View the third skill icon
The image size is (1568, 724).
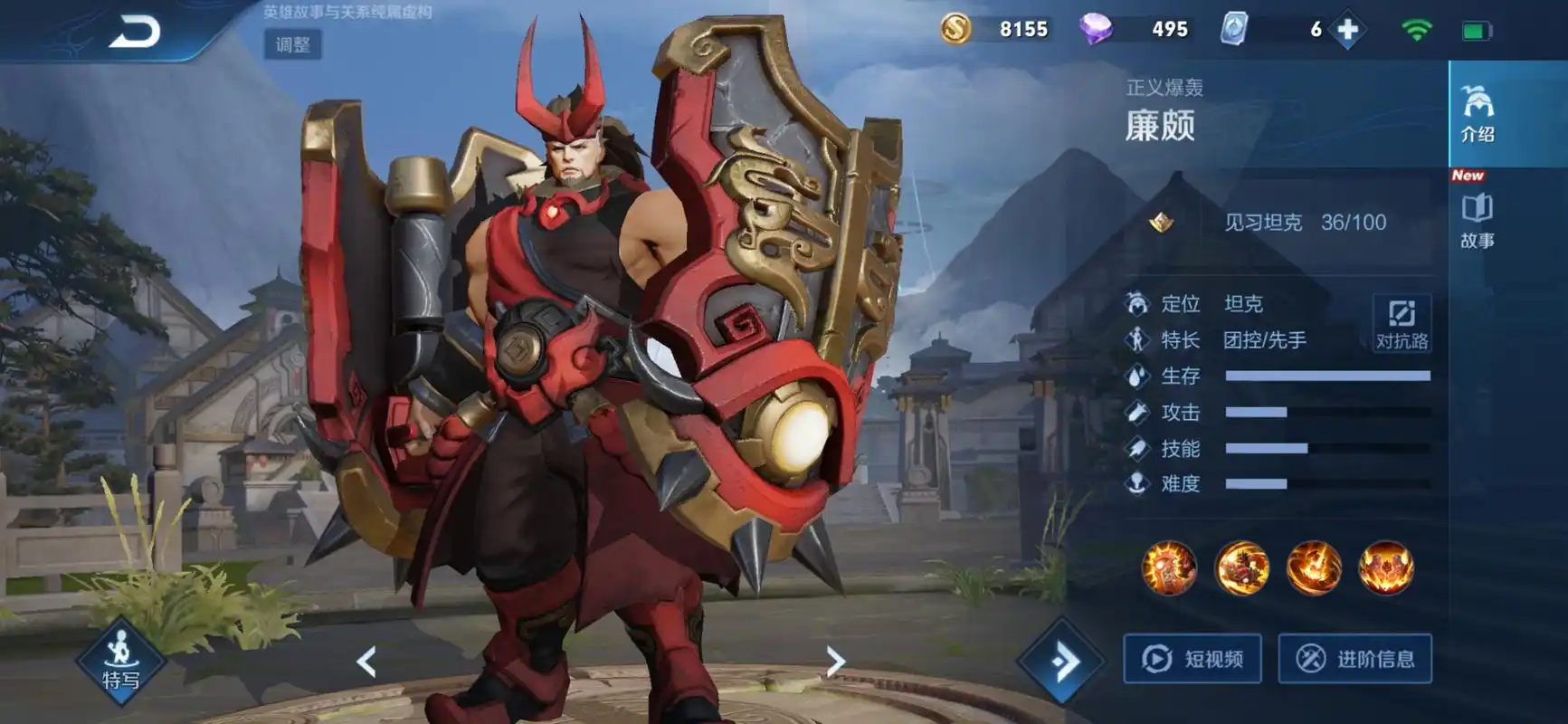pos(1314,567)
